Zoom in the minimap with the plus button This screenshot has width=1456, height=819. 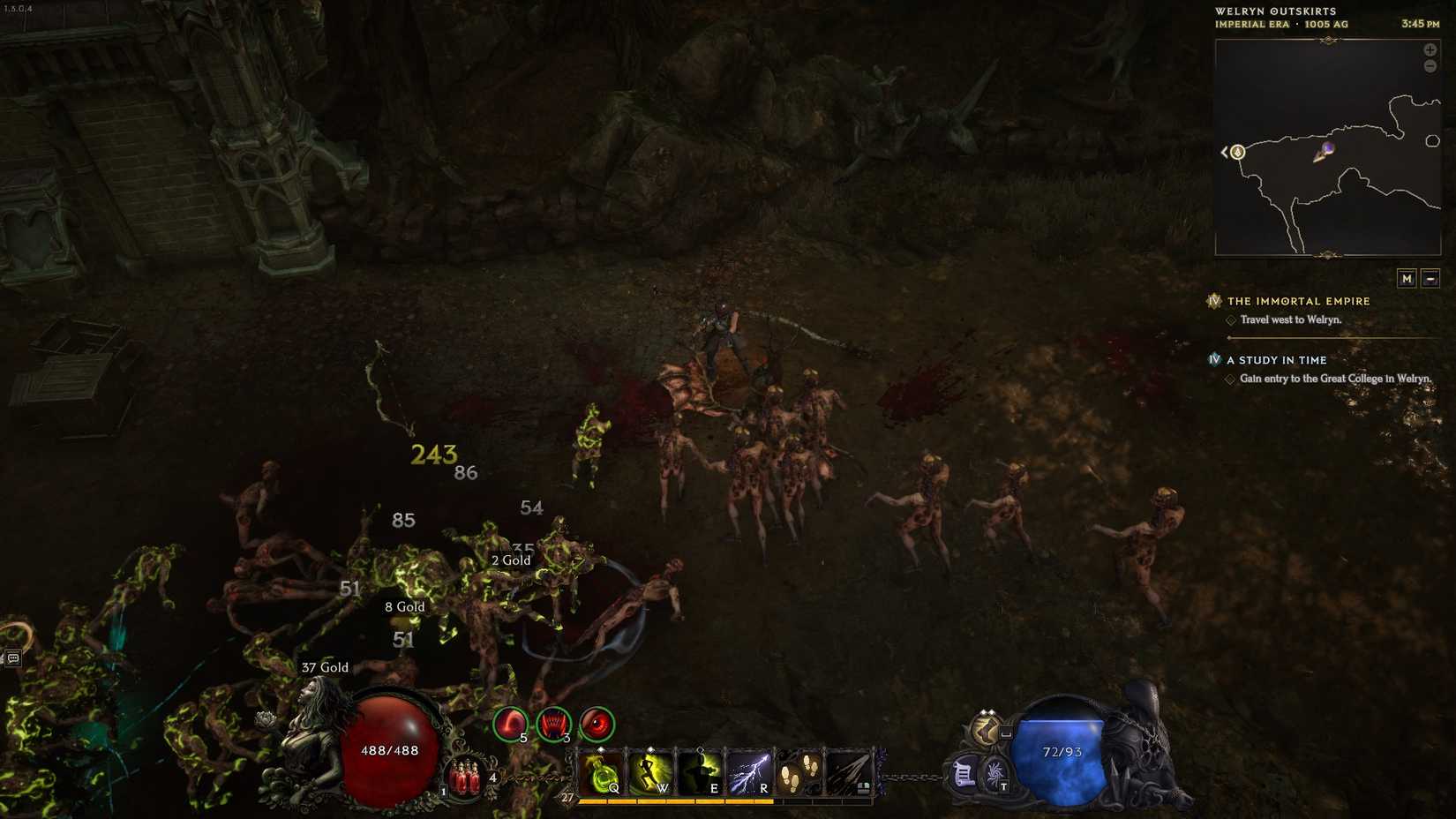[x=1431, y=49]
